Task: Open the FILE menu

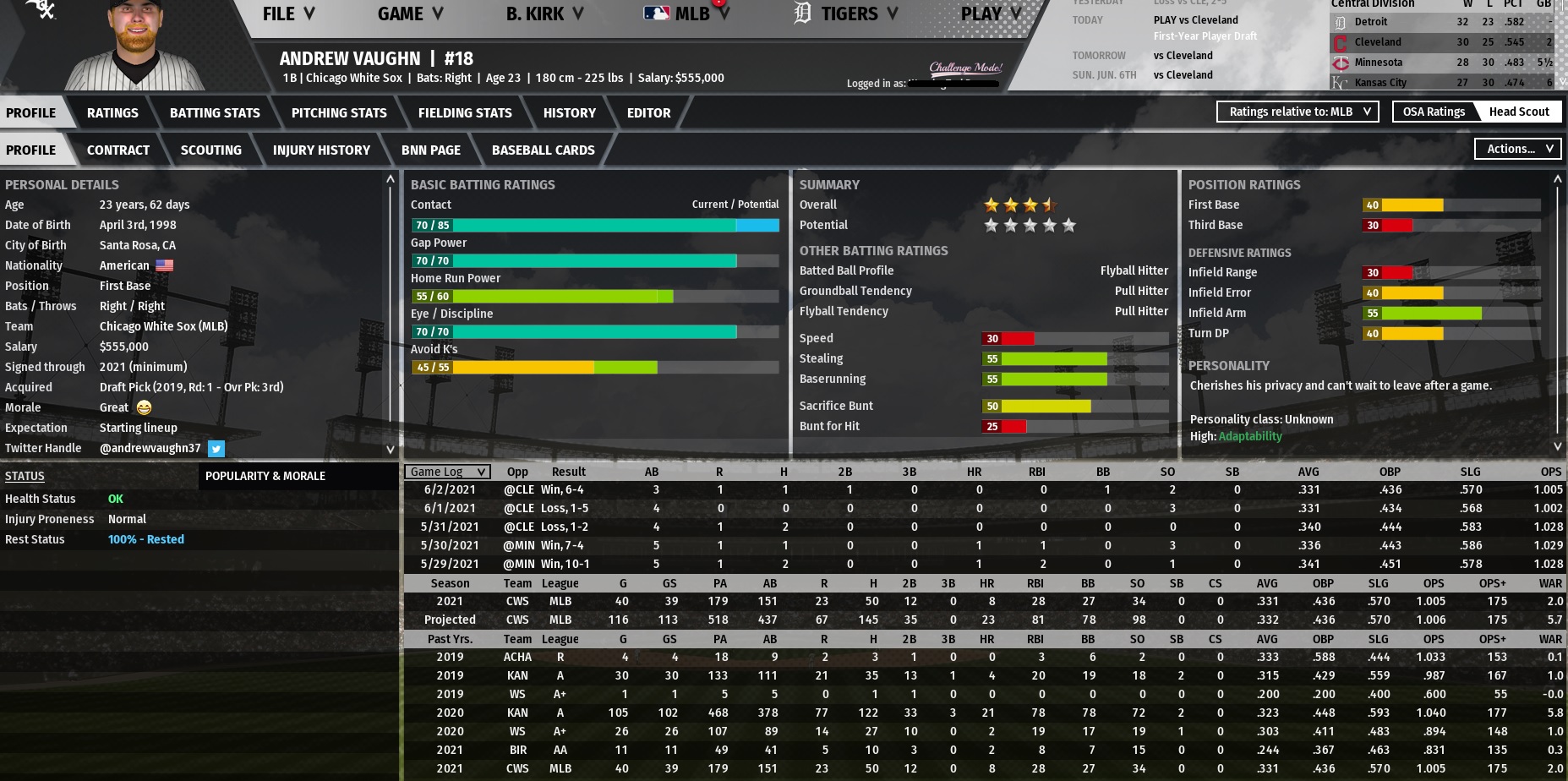Action: [x=287, y=14]
